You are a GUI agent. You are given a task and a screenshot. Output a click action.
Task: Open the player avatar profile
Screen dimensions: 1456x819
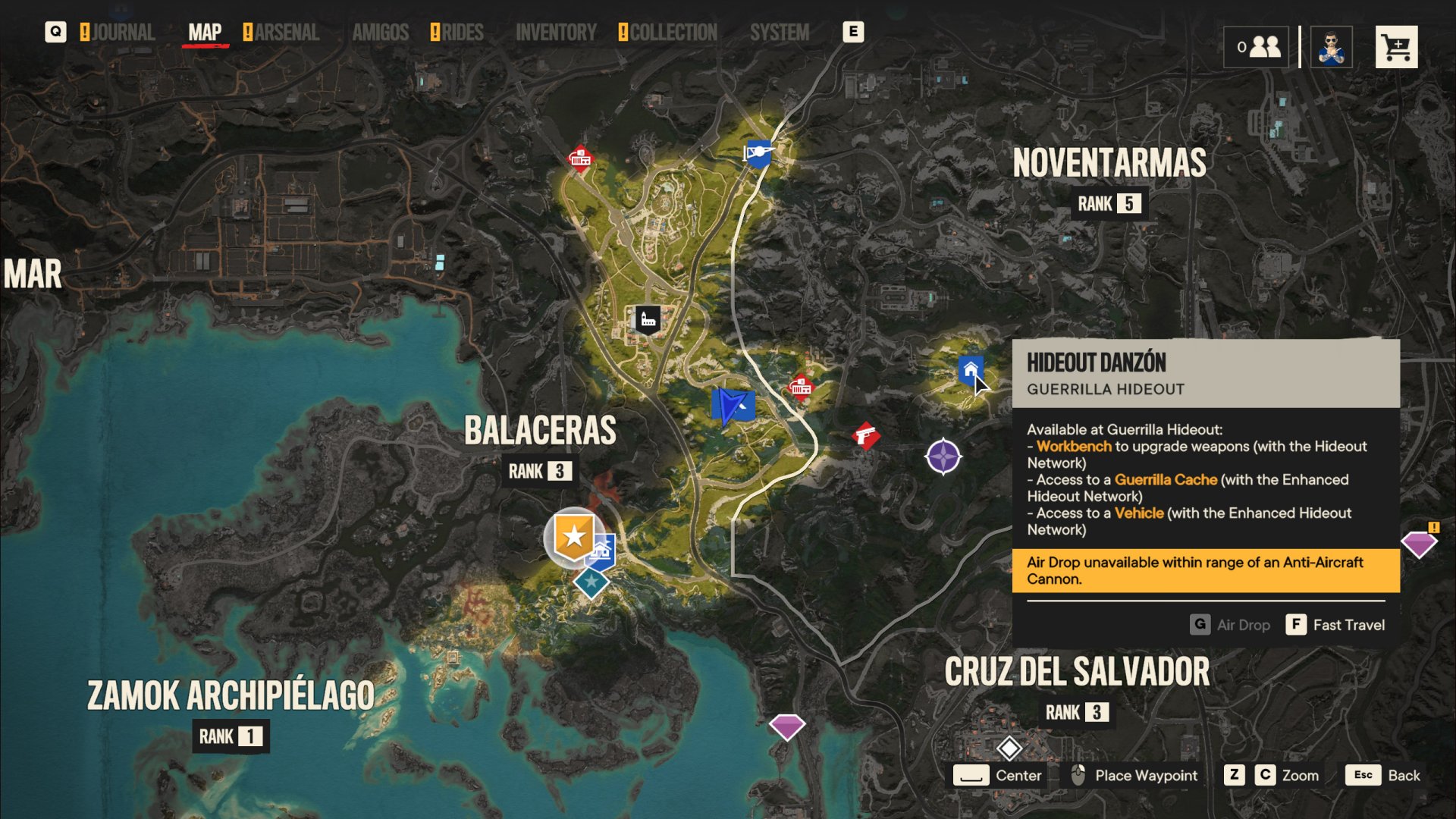pos(1331,48)
